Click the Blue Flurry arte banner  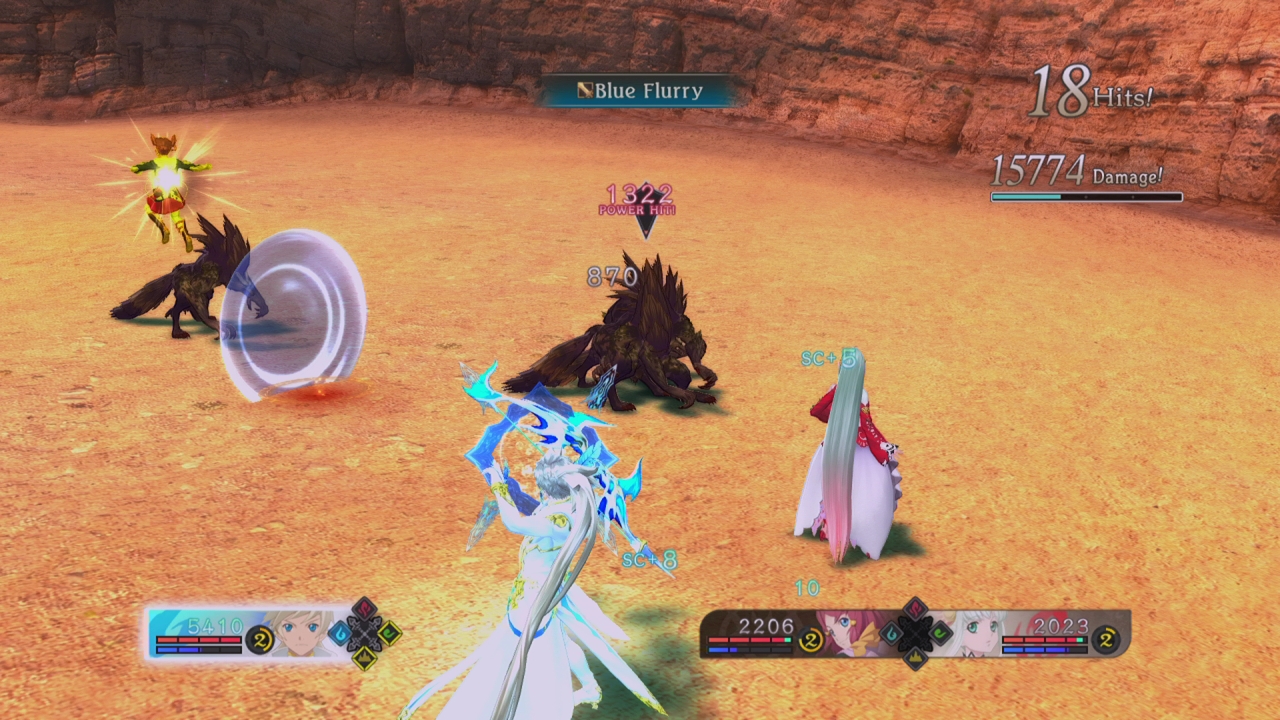point(640,91)
